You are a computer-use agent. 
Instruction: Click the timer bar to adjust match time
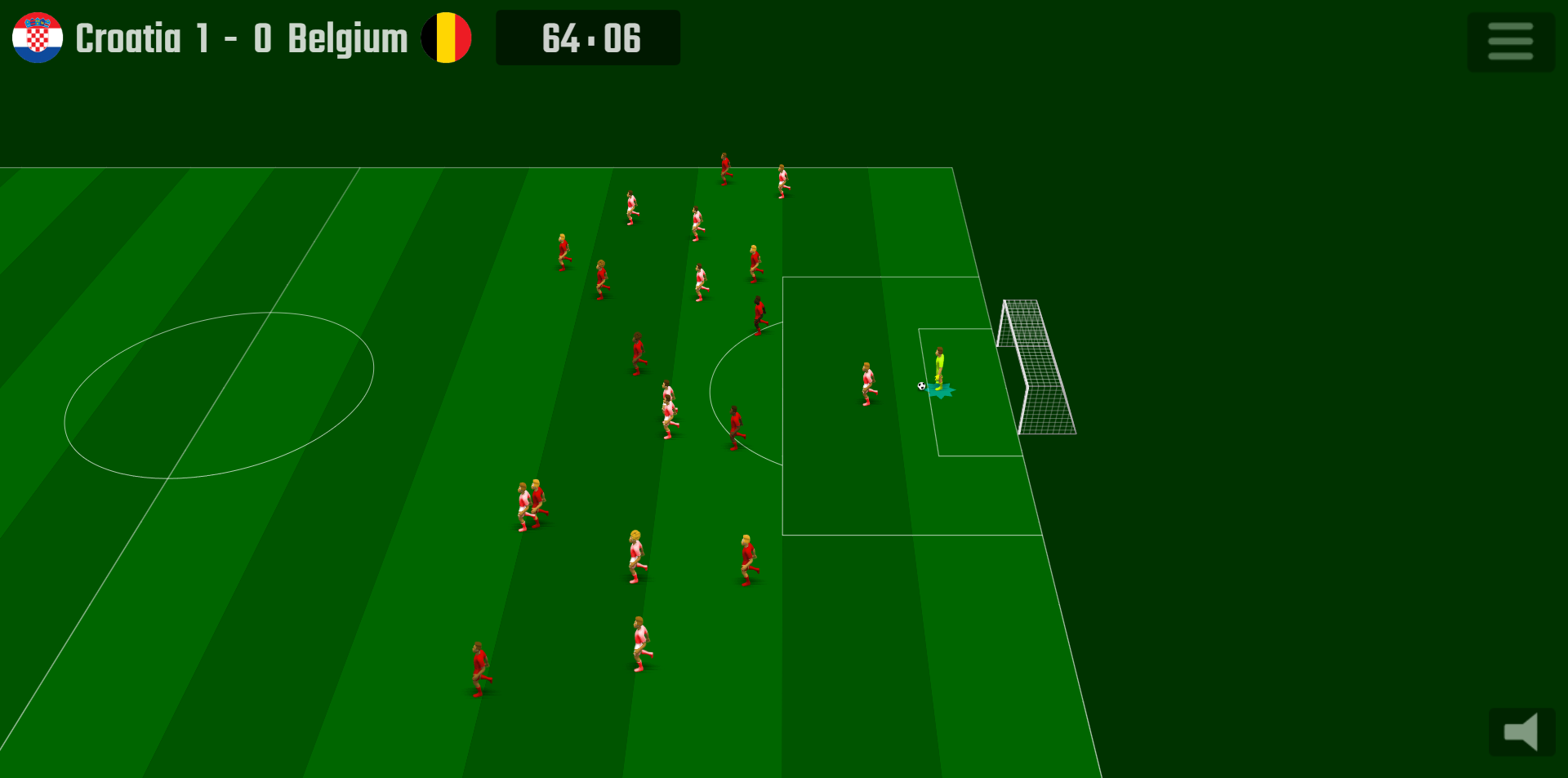point(587,38)
